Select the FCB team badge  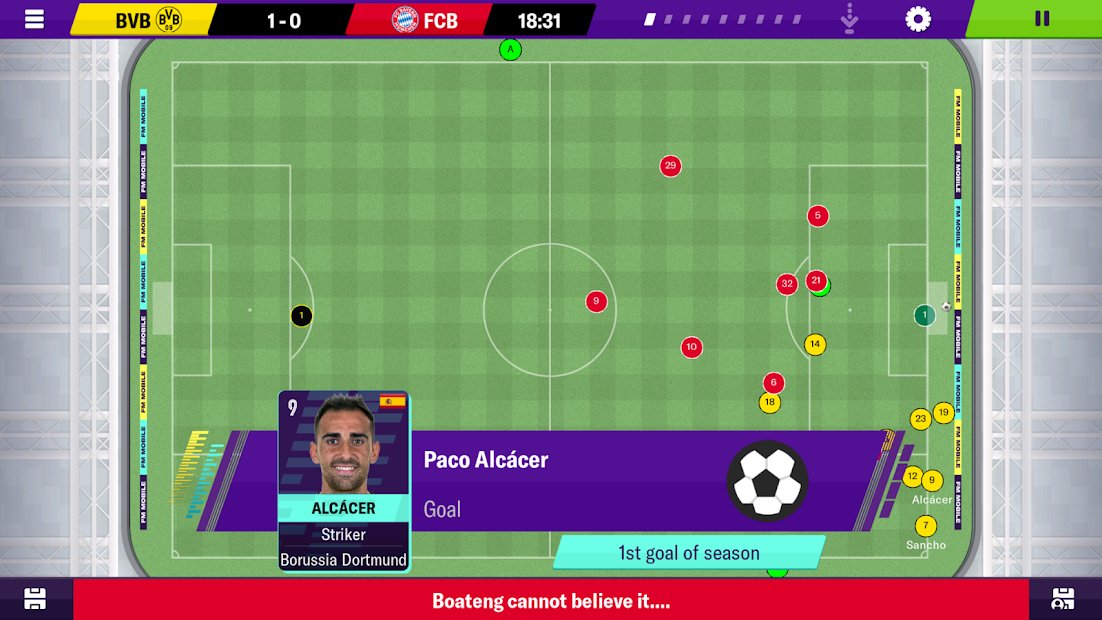405,20
